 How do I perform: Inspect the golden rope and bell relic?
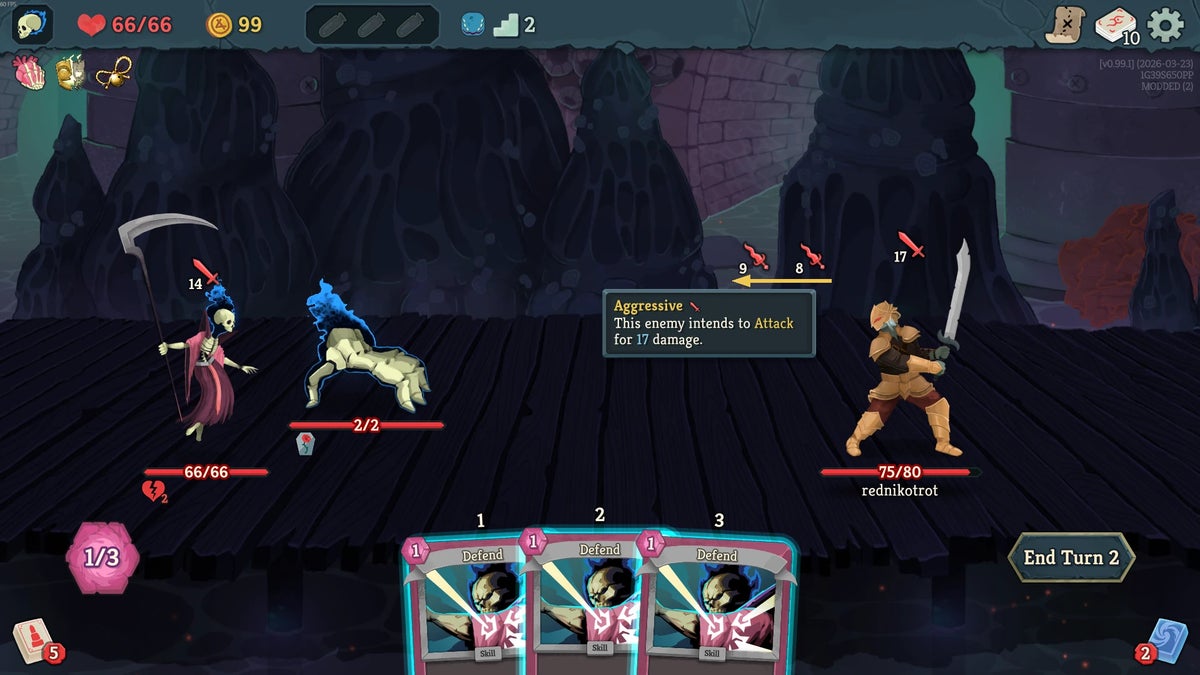click(113, 72)
